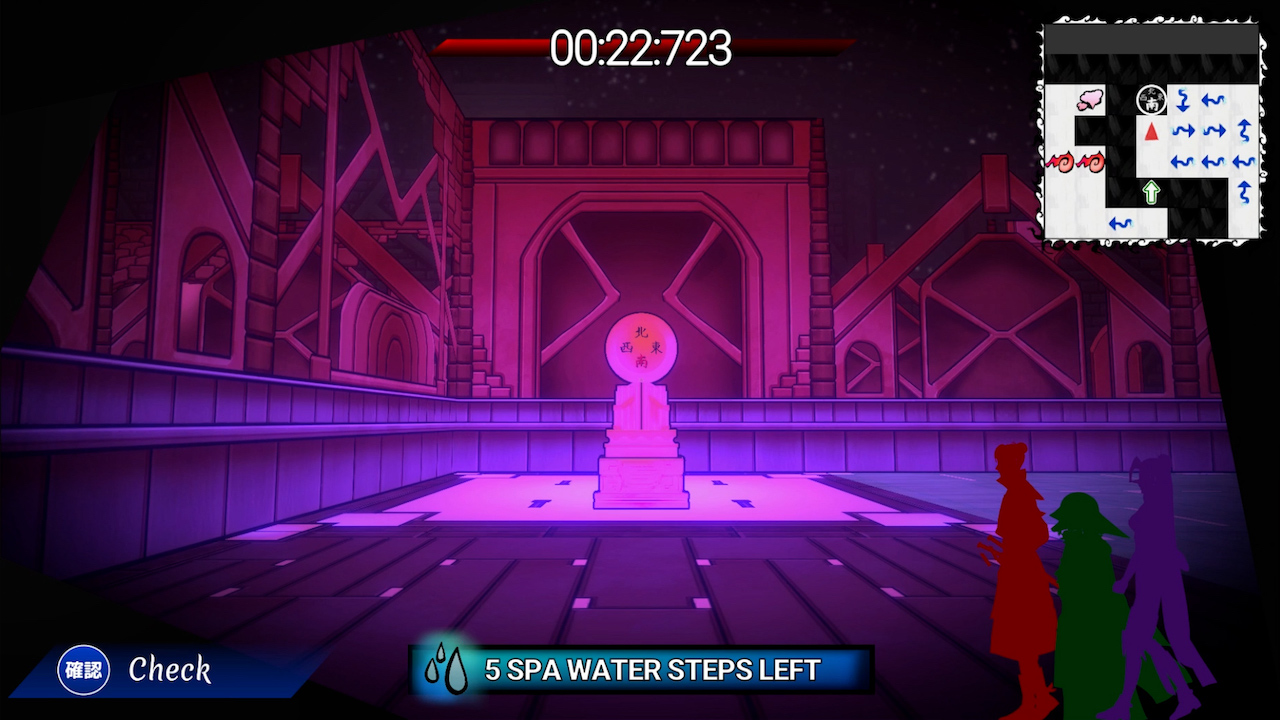Select the compass icon on the minimap

click(x=1152, y=100)
